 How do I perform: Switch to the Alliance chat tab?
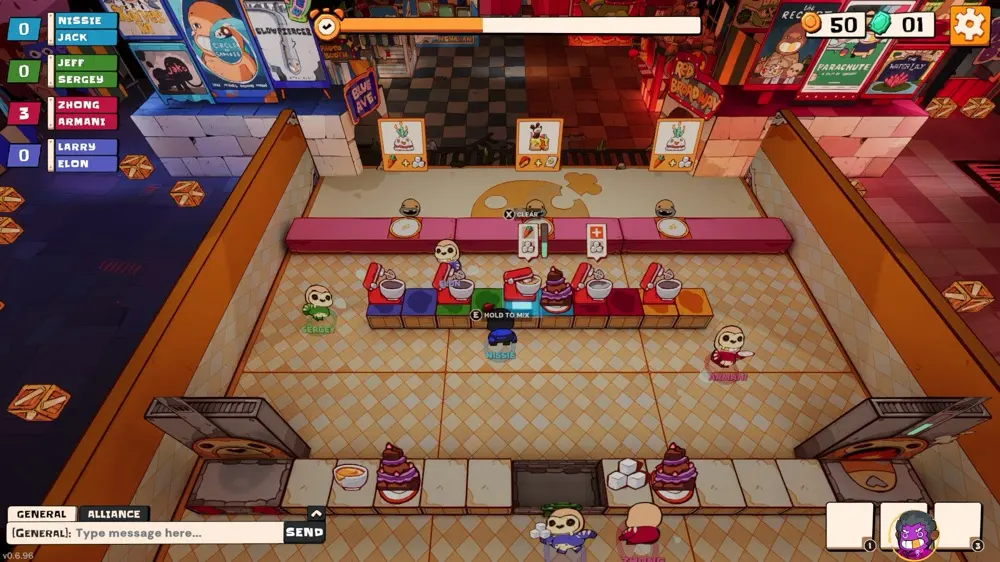click(113, 514)
